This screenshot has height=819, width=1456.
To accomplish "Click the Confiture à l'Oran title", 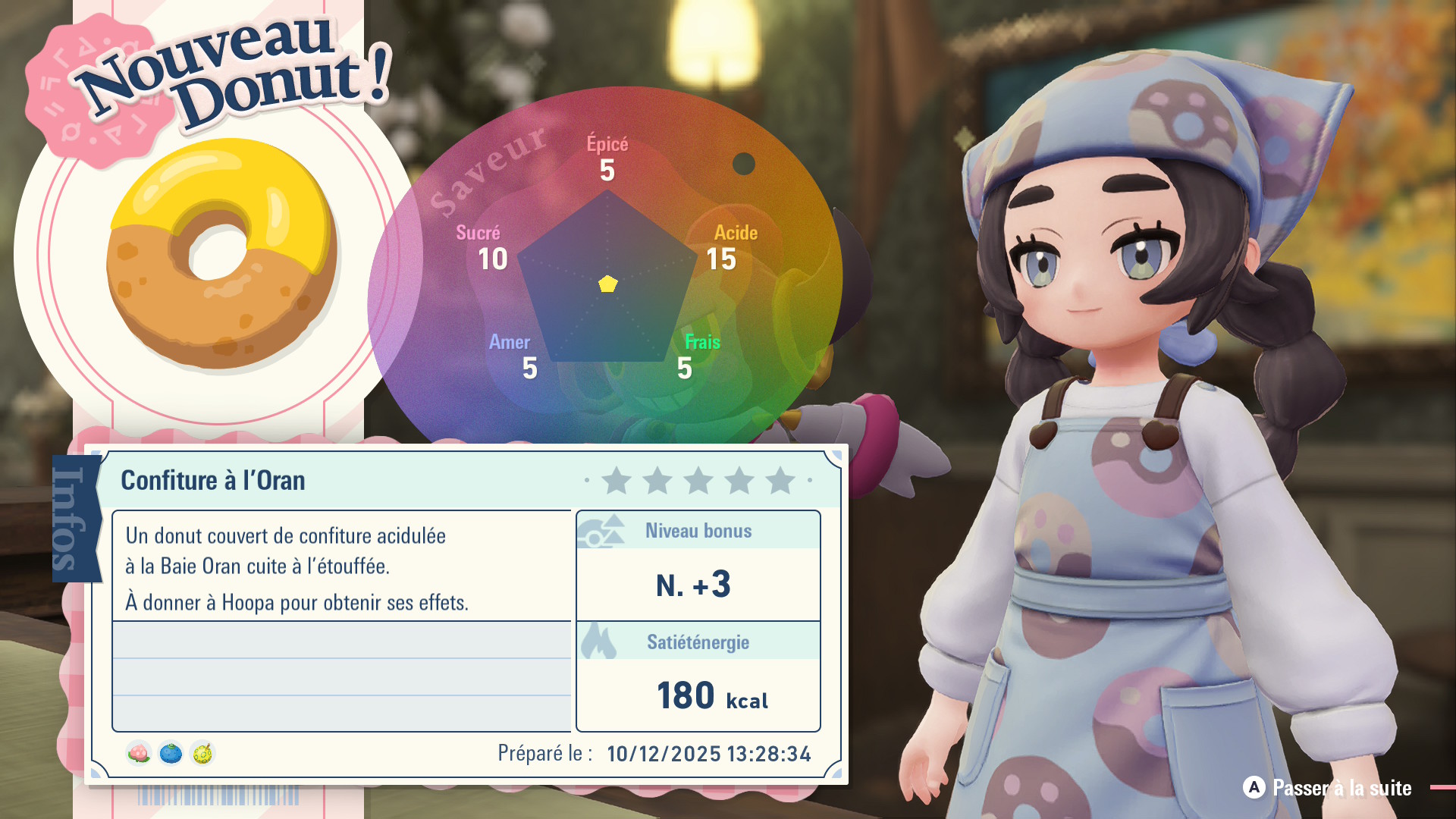I will tap(212, 480).
